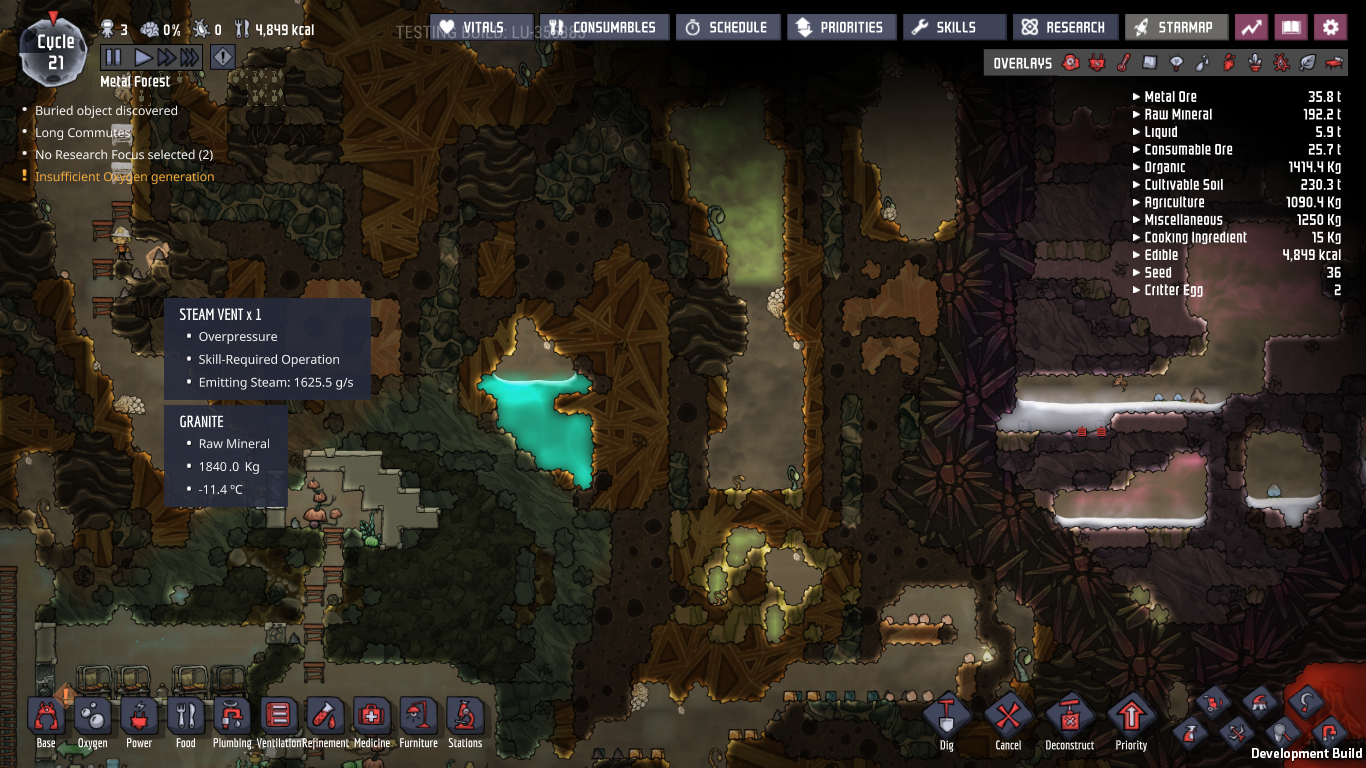Screen dimensions: 1366x768
Task: Open the Ventilation build menu
Action: pyautogui.click(x=278, y=716)
